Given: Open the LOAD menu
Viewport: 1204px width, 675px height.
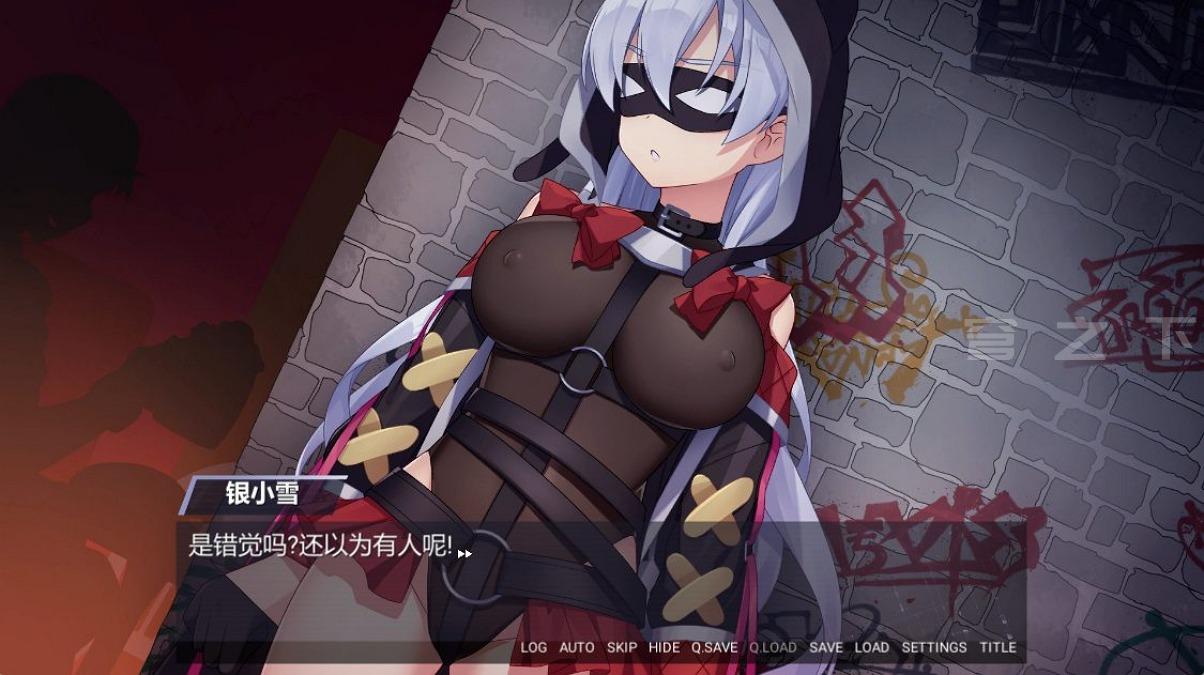Looking at the screenshot, I should 871,647.
